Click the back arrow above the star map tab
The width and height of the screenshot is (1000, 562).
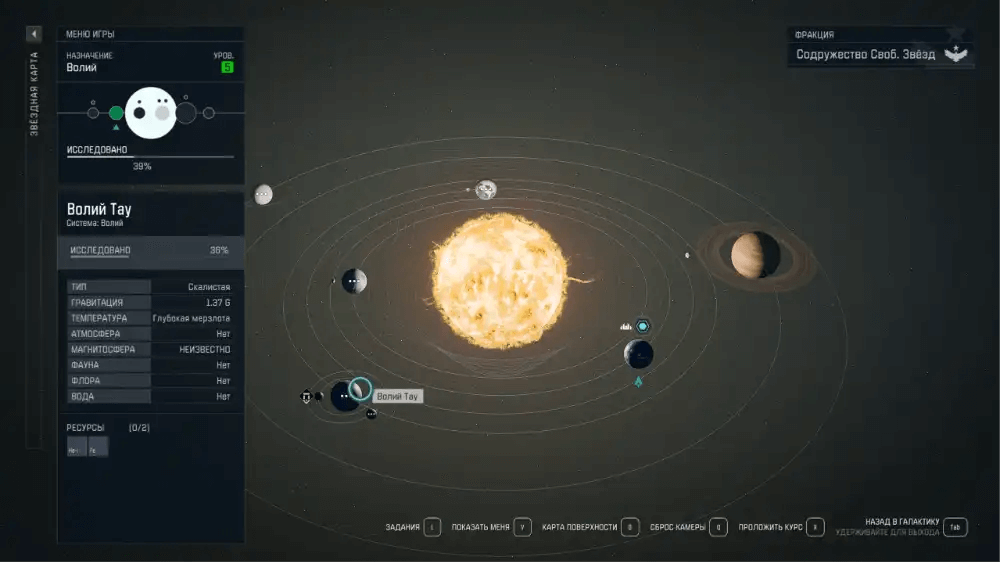33,34
